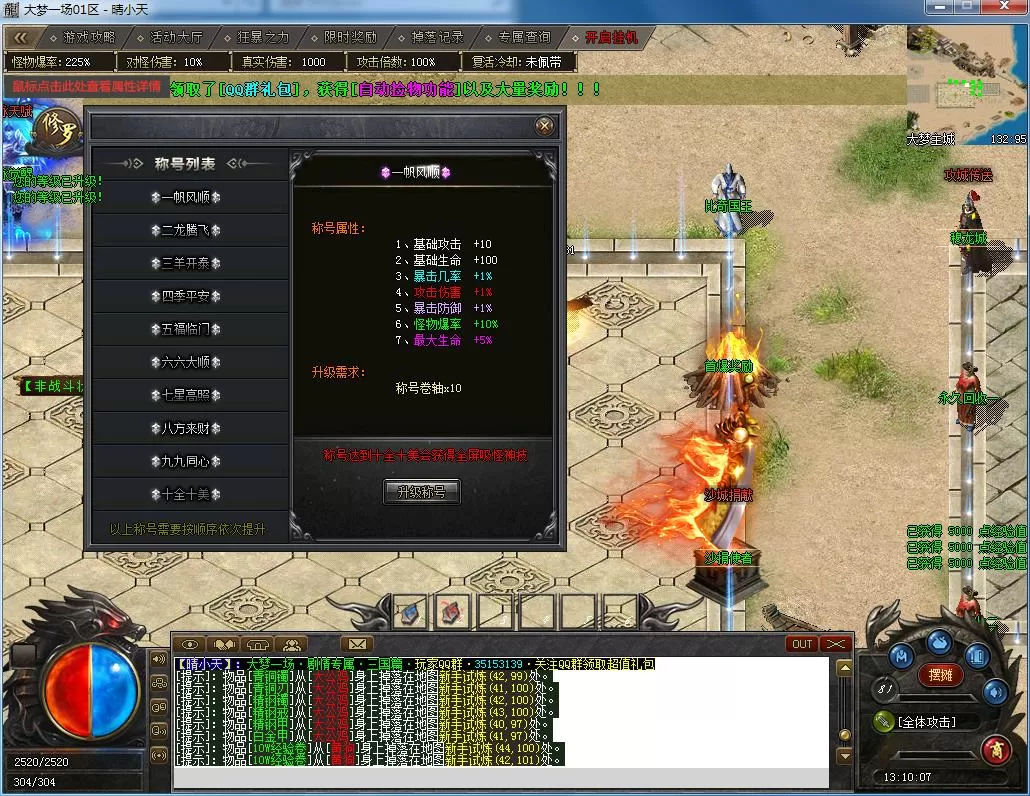Activate 开启挂机 auto-play
1030x796 pixels.
pyautogui.click(x=612, y=37)
